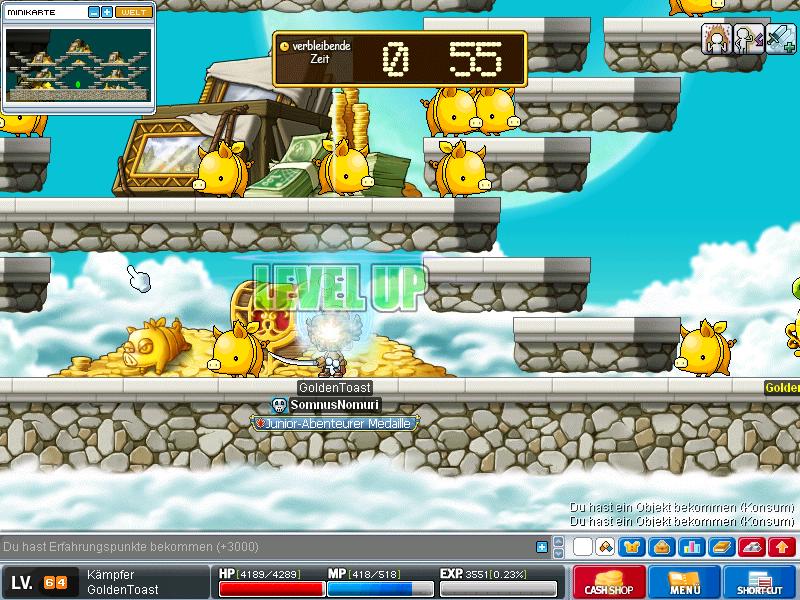Screen dimensions: 800x600
Task: Open the Menü button
Action: [685, 582]
